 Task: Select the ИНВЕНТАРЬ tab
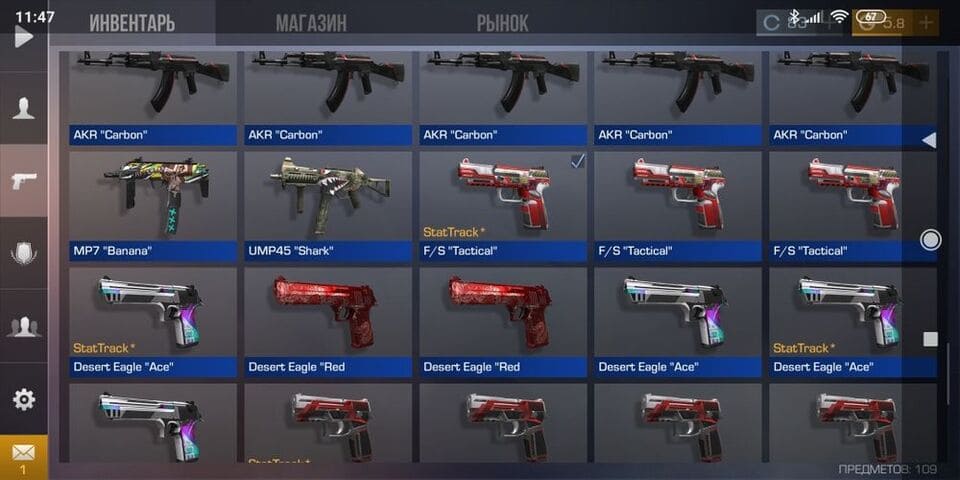[x=131, y=22]
